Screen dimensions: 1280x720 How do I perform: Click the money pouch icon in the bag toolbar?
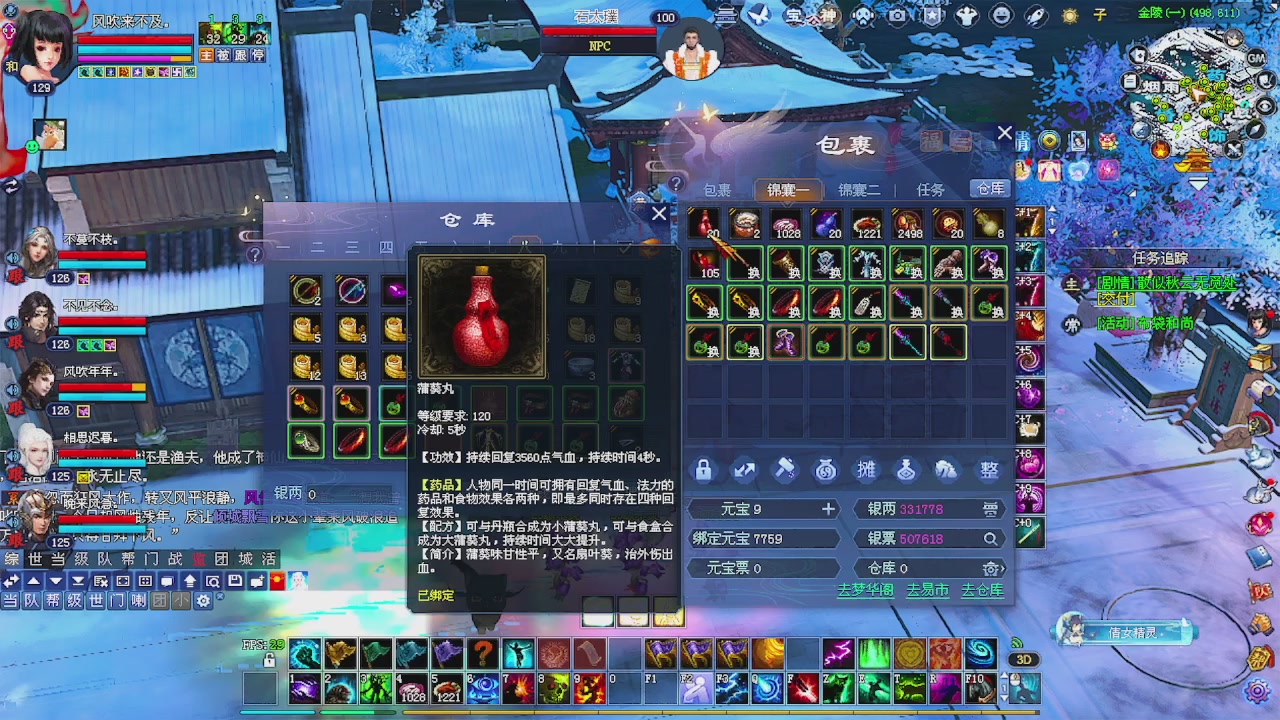coord(825,468)
